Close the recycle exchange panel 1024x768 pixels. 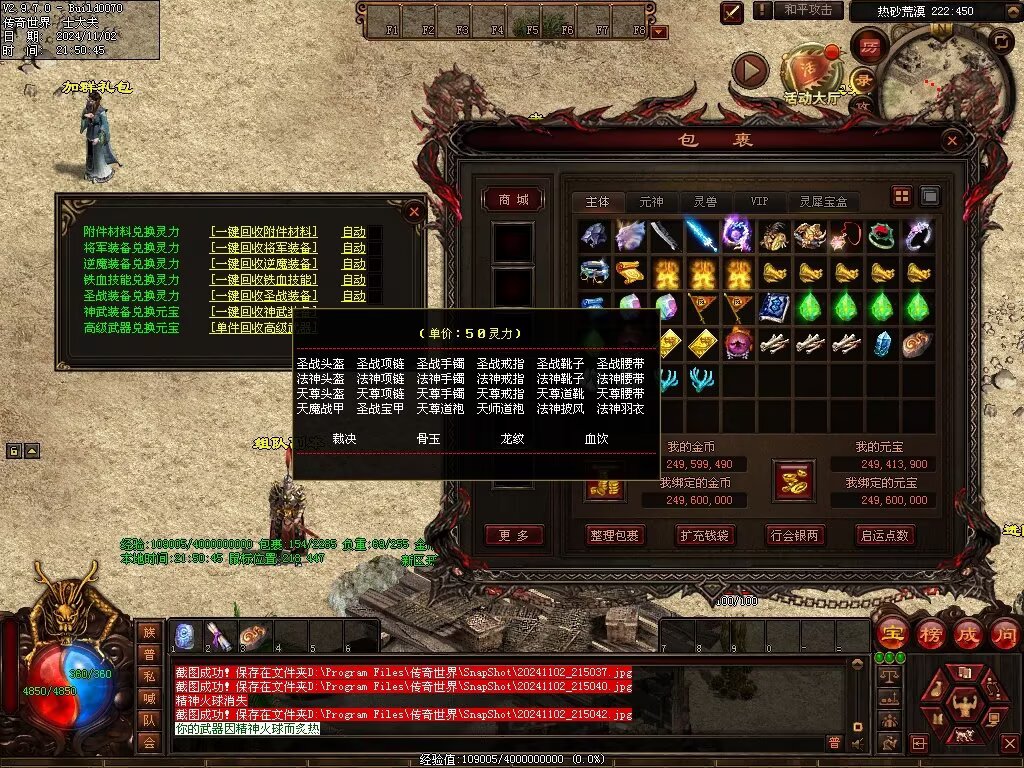coord(414,211)
